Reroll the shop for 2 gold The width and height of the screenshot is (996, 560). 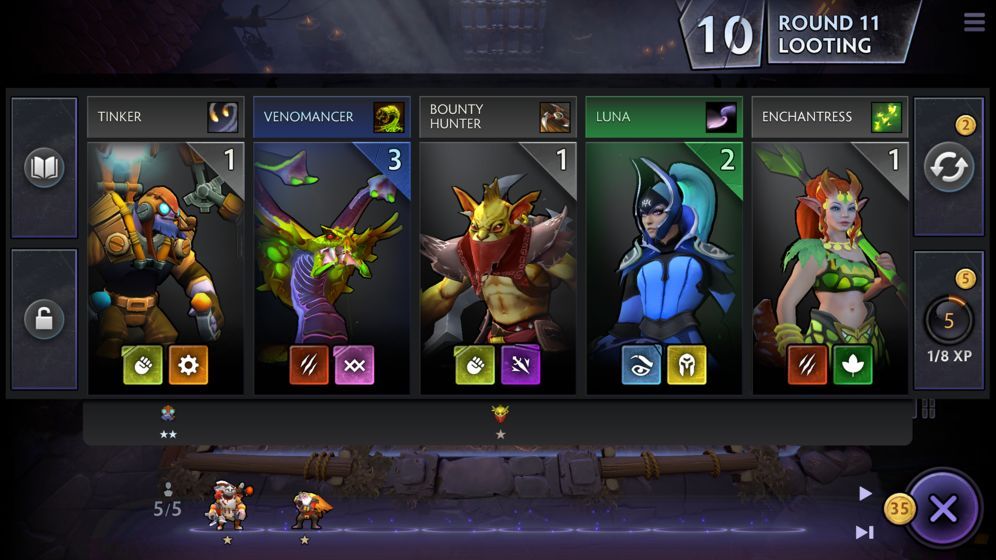[x=948, y=167]
